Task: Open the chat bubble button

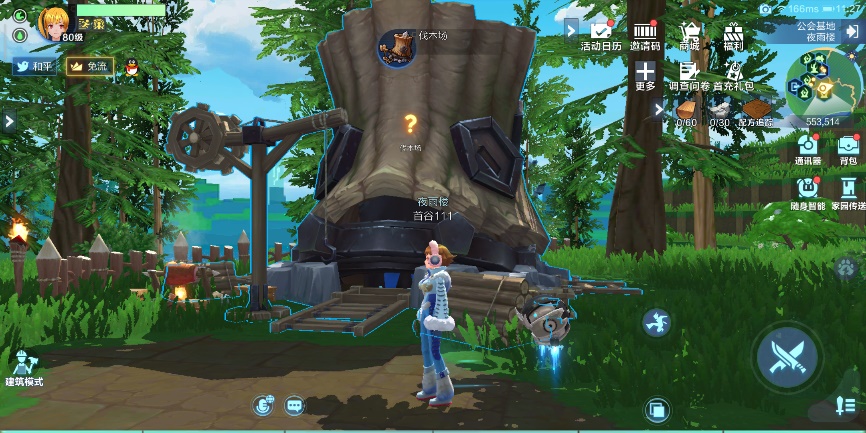Action: coord(294,405)
